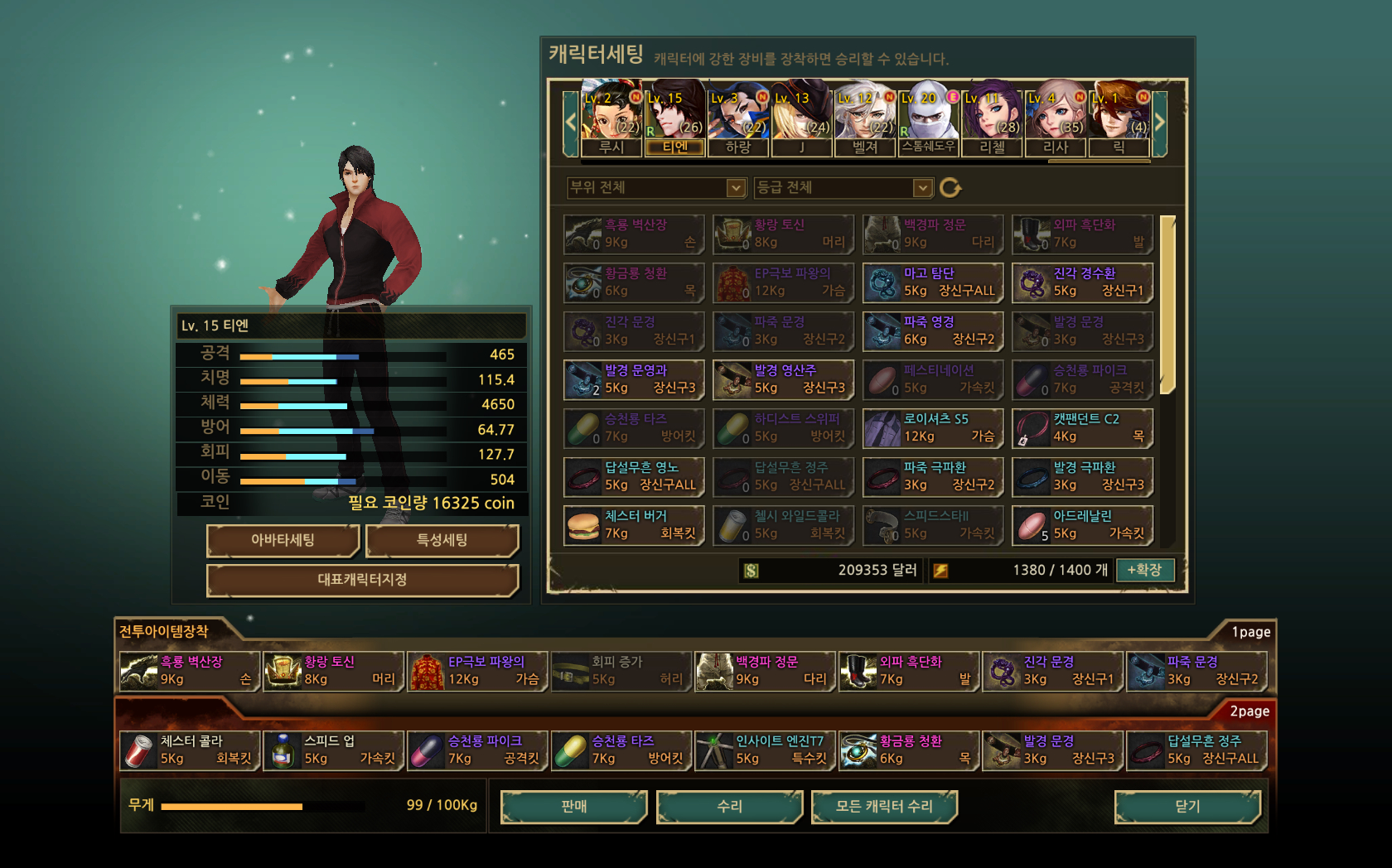
Task: Click the 수리 repair button
Action: coord(729,806)
